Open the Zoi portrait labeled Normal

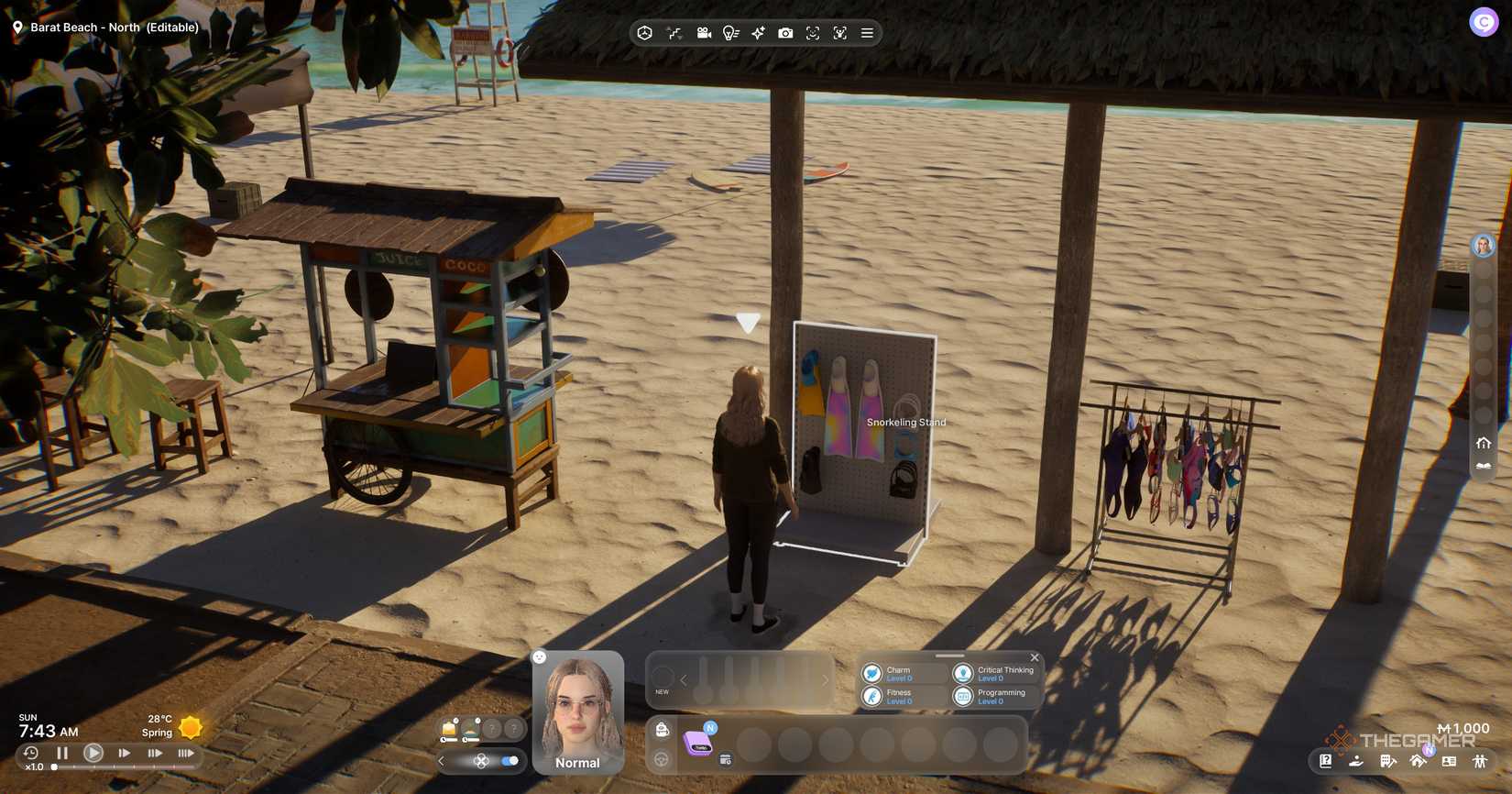pyautogui.click(x=578, y=712)
